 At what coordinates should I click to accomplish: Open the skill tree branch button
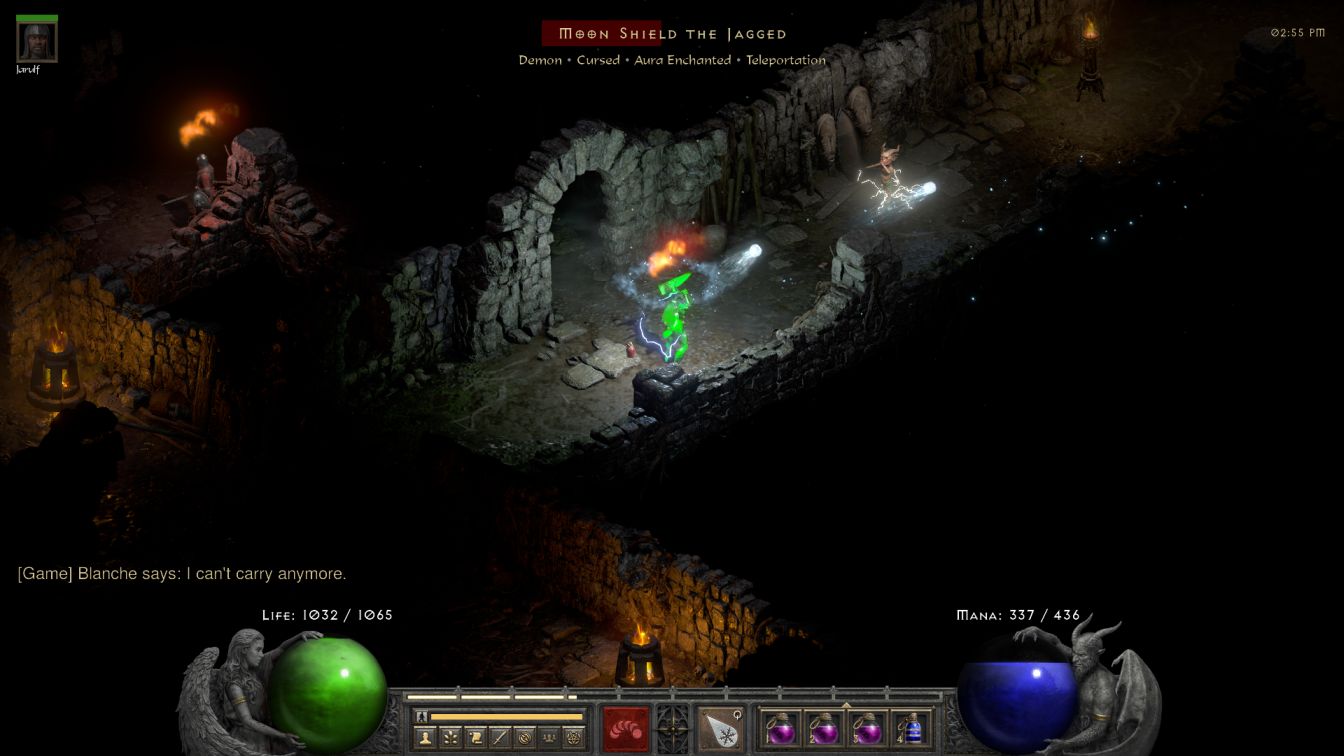tap(451, 738)
